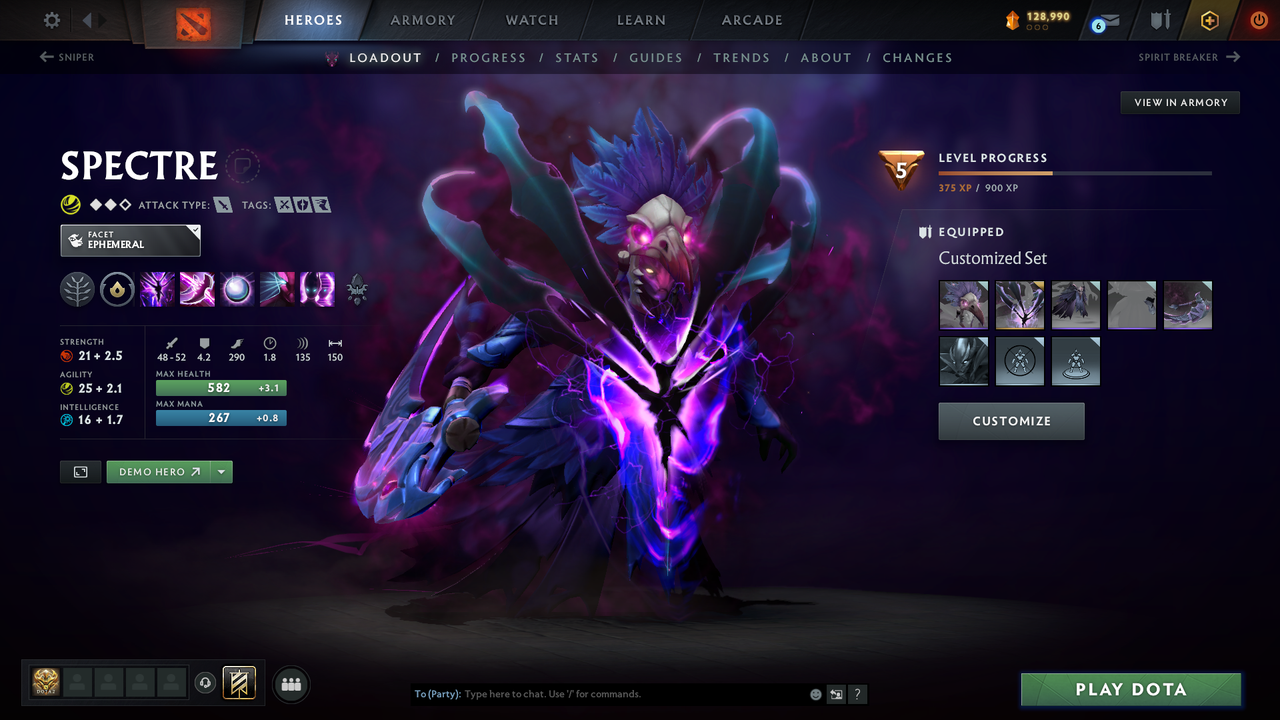Click View in Armory
Image resolution: width=1280 pixels, height=720 pixels.
1179,102
